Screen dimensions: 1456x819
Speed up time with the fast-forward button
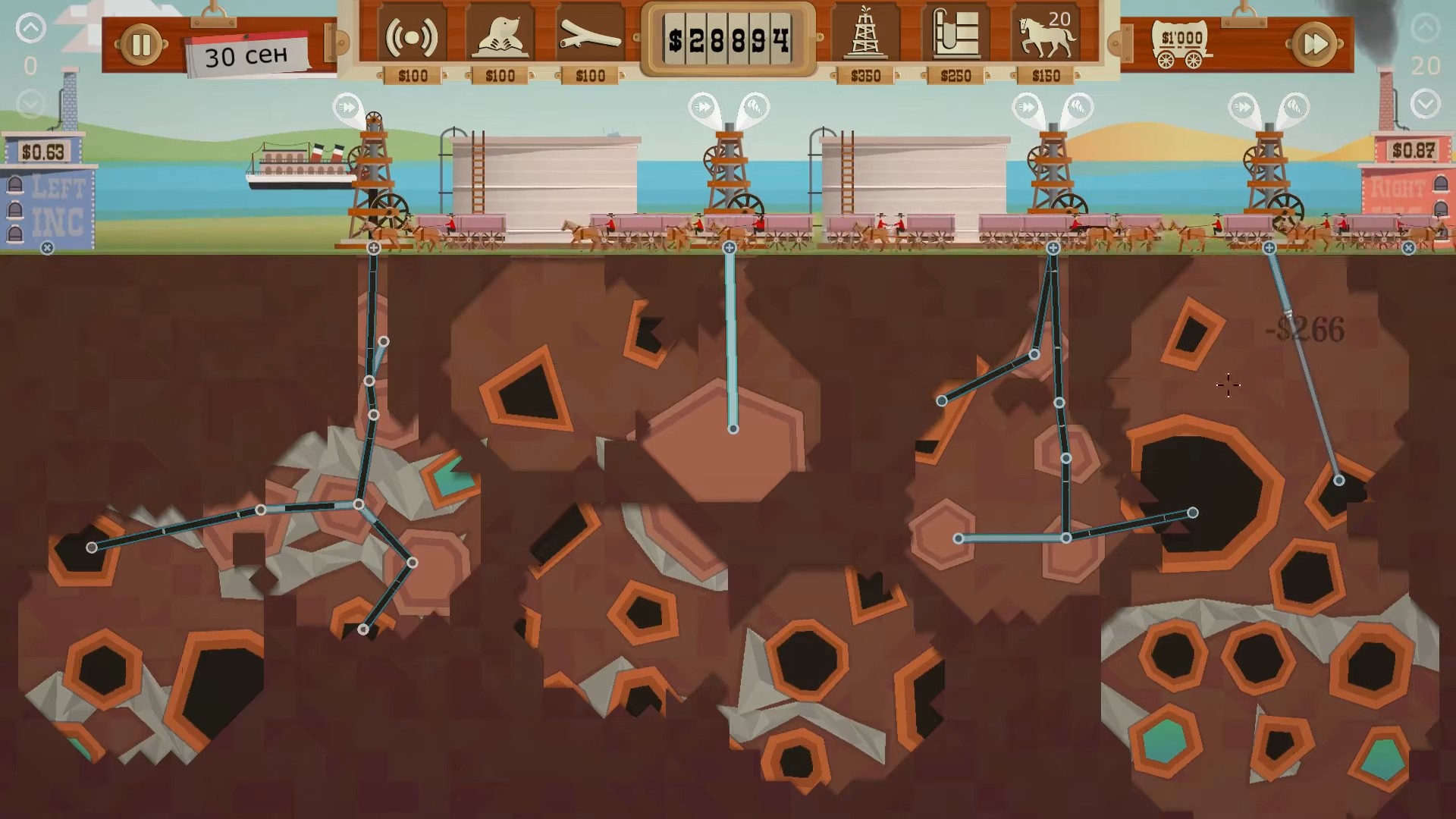click(1315, 45)
